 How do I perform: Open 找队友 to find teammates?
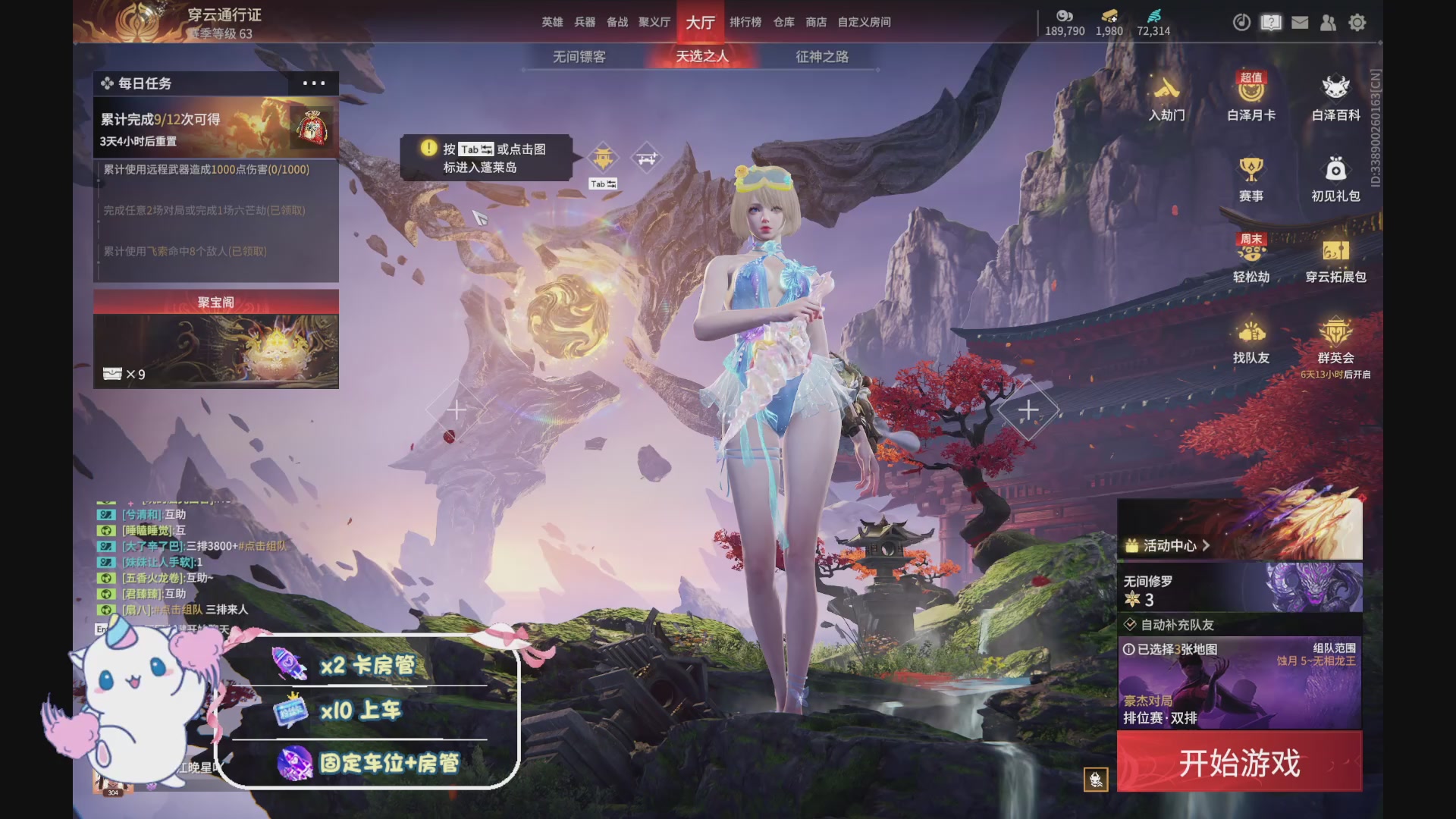coord(1250,341)
